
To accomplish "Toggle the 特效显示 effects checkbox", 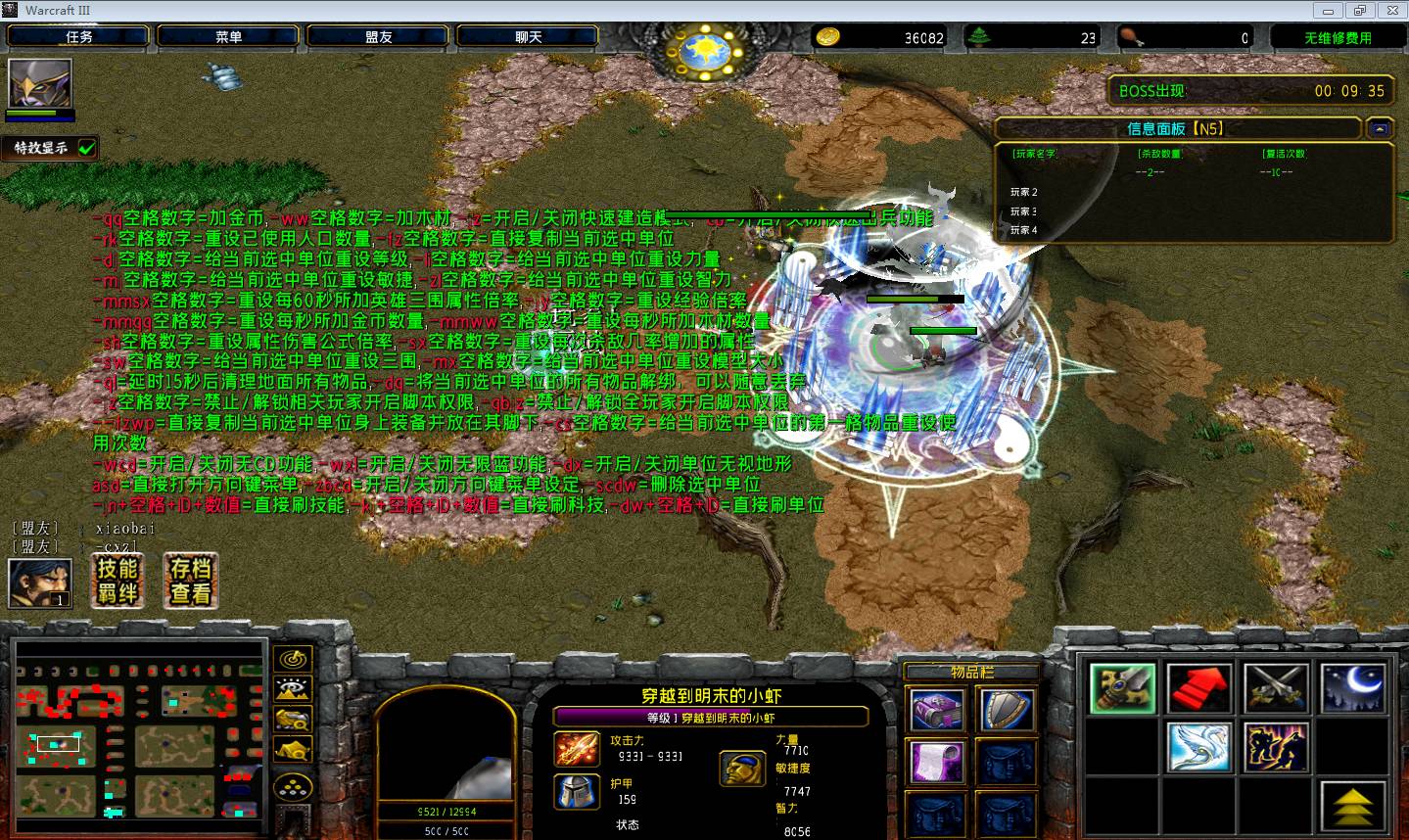I will click(x=87, y=148).
